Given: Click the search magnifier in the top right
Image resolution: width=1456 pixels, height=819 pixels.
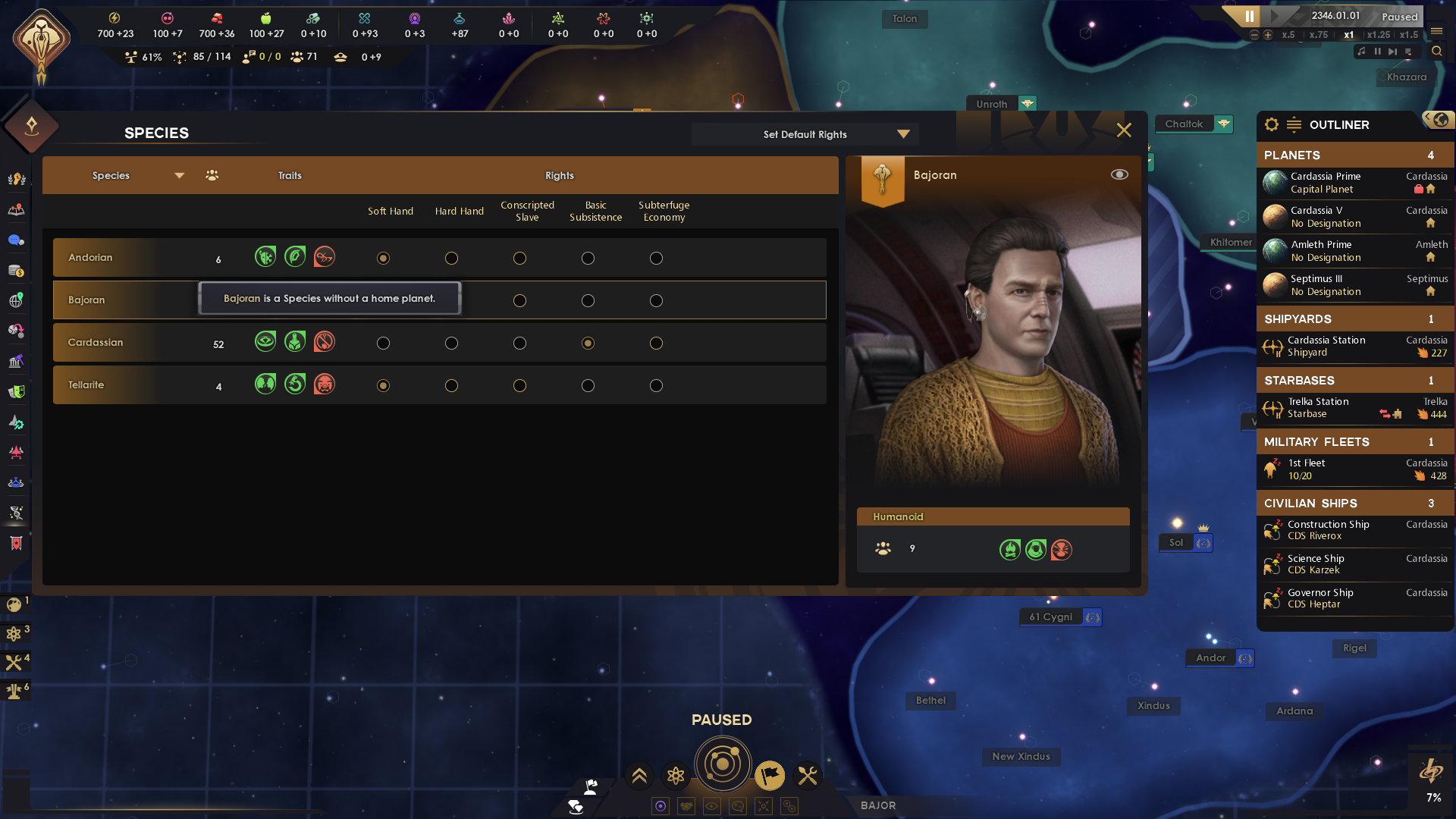Looking at the screenshot, I should tap(1438, 51).
